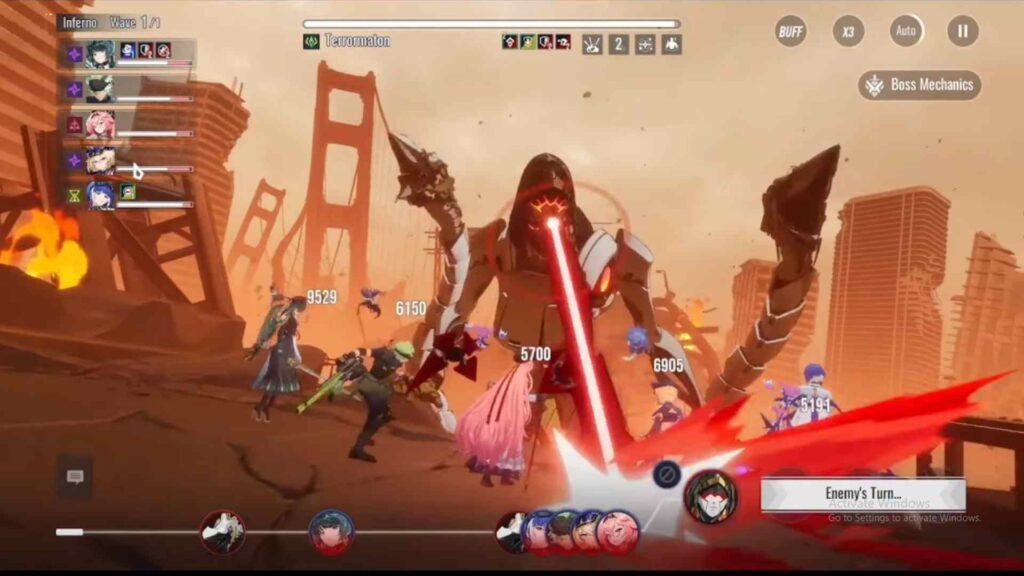Screen dimensions: 1024x576
Task: Toggle the X3 battle speed
Action: click(x=848, y=31)
